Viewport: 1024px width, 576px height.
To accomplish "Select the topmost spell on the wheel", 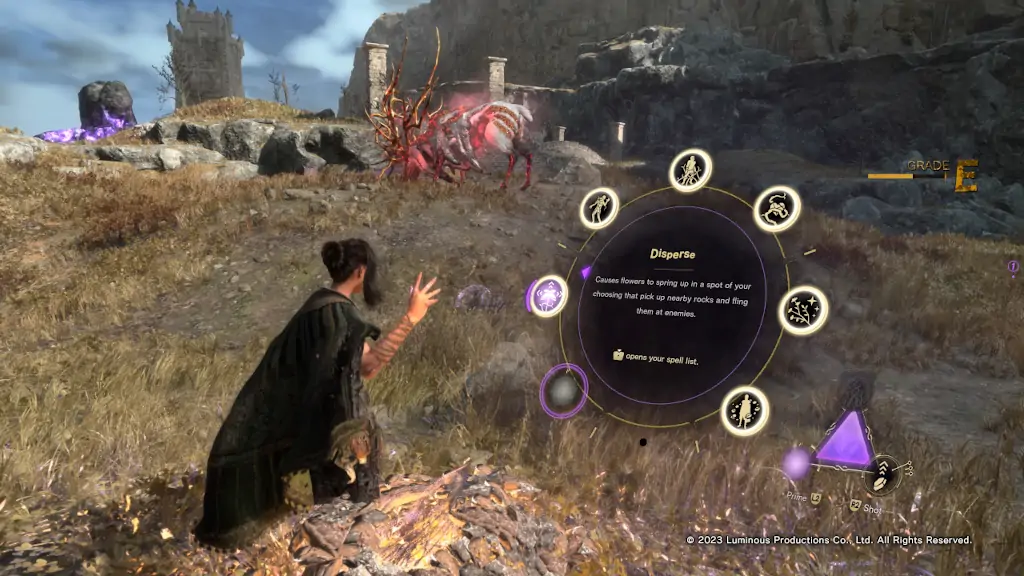I will [690, 171].
